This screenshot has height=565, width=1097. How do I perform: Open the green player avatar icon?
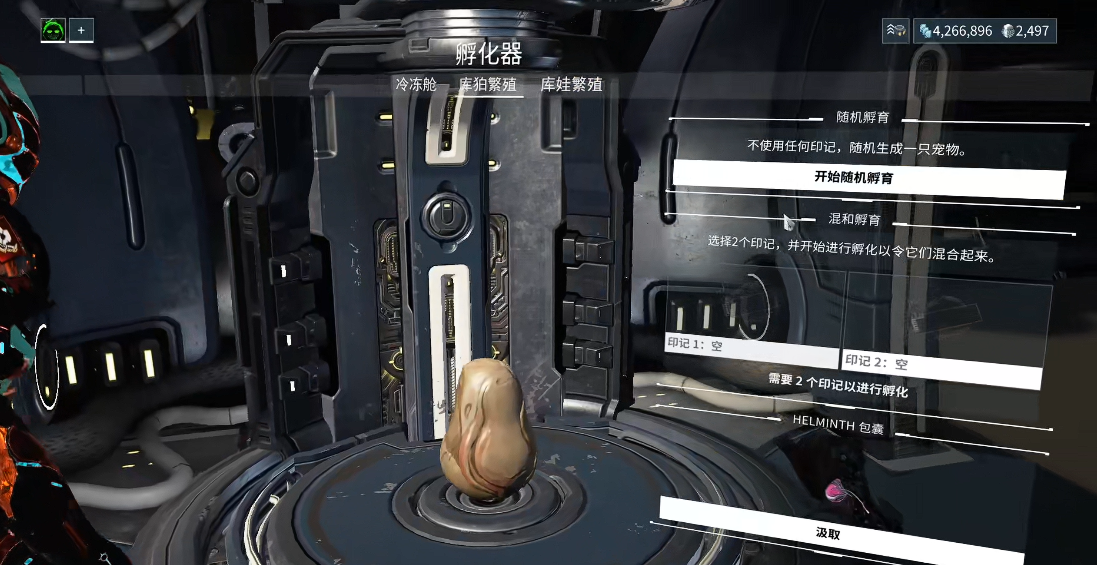[53, 31]
